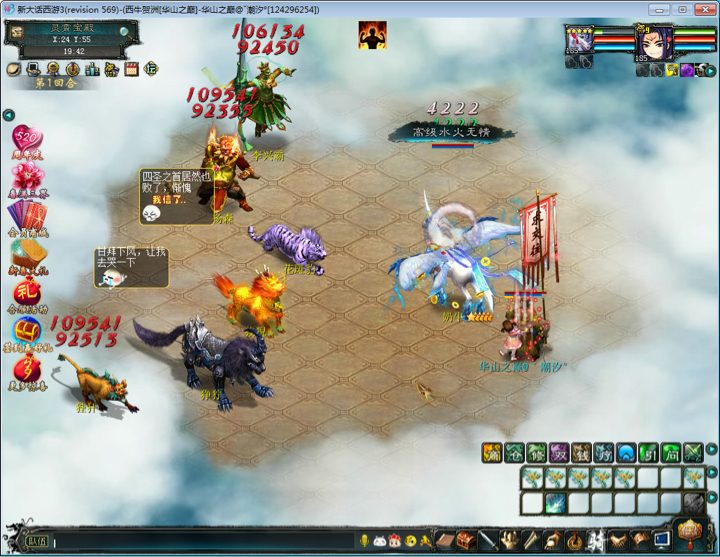Select the 仓 warehouse shortcut button

(x=514, y=451)
